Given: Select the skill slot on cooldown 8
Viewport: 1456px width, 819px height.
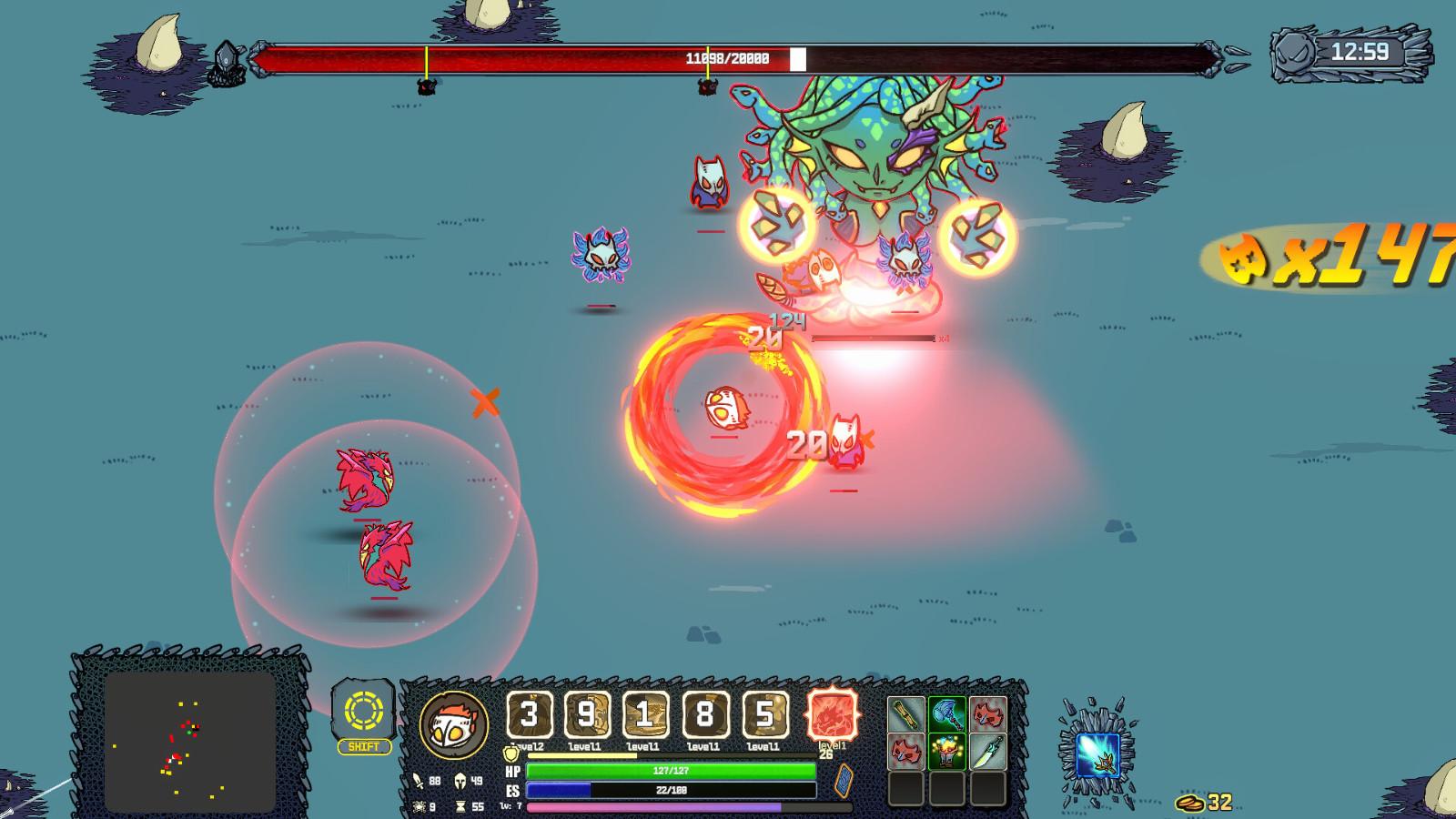Looking at the screenshot, I should click(x=703, y=715).
